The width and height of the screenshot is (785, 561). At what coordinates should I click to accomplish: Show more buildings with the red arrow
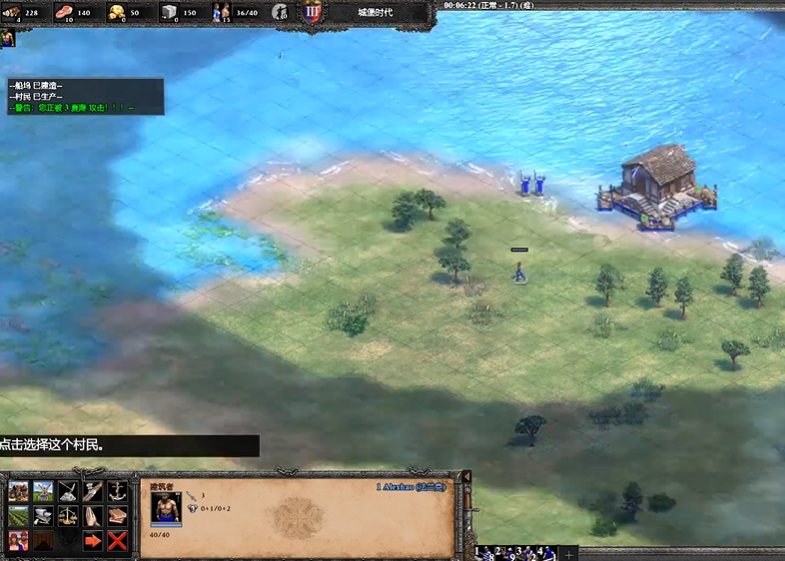click(93, 541)
